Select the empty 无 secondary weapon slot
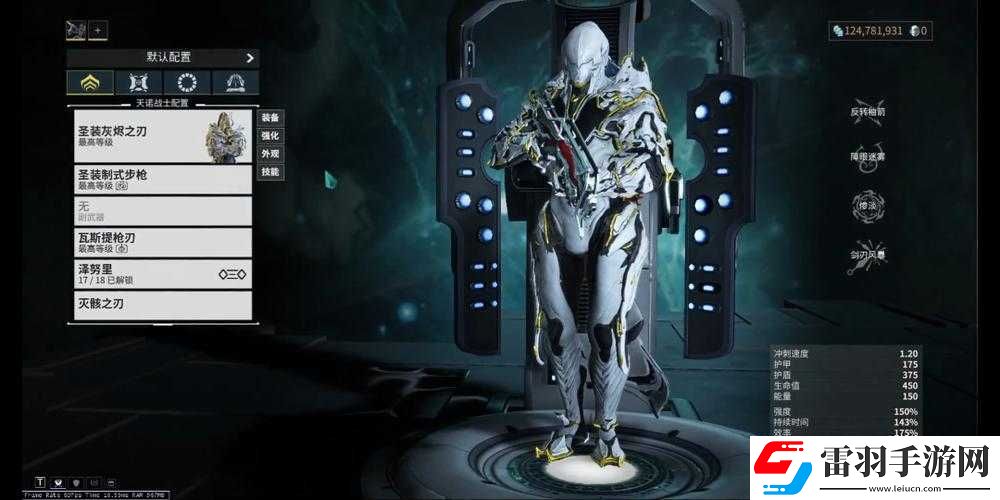 click(x=162, y=210)
